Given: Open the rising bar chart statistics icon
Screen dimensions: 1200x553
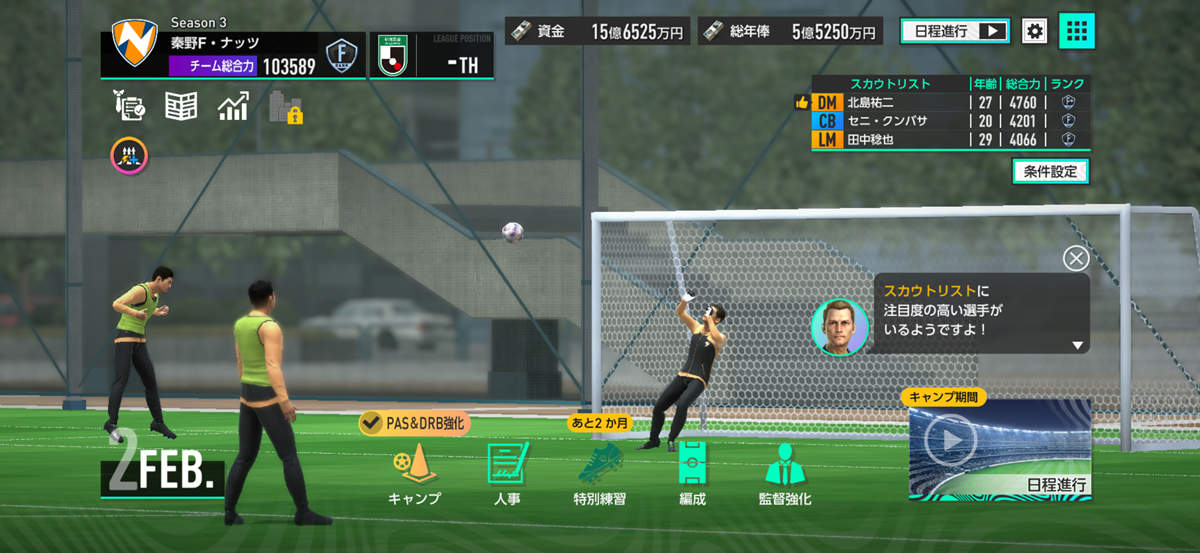Looking at the screenshot, I should click(x=233, y=106).
